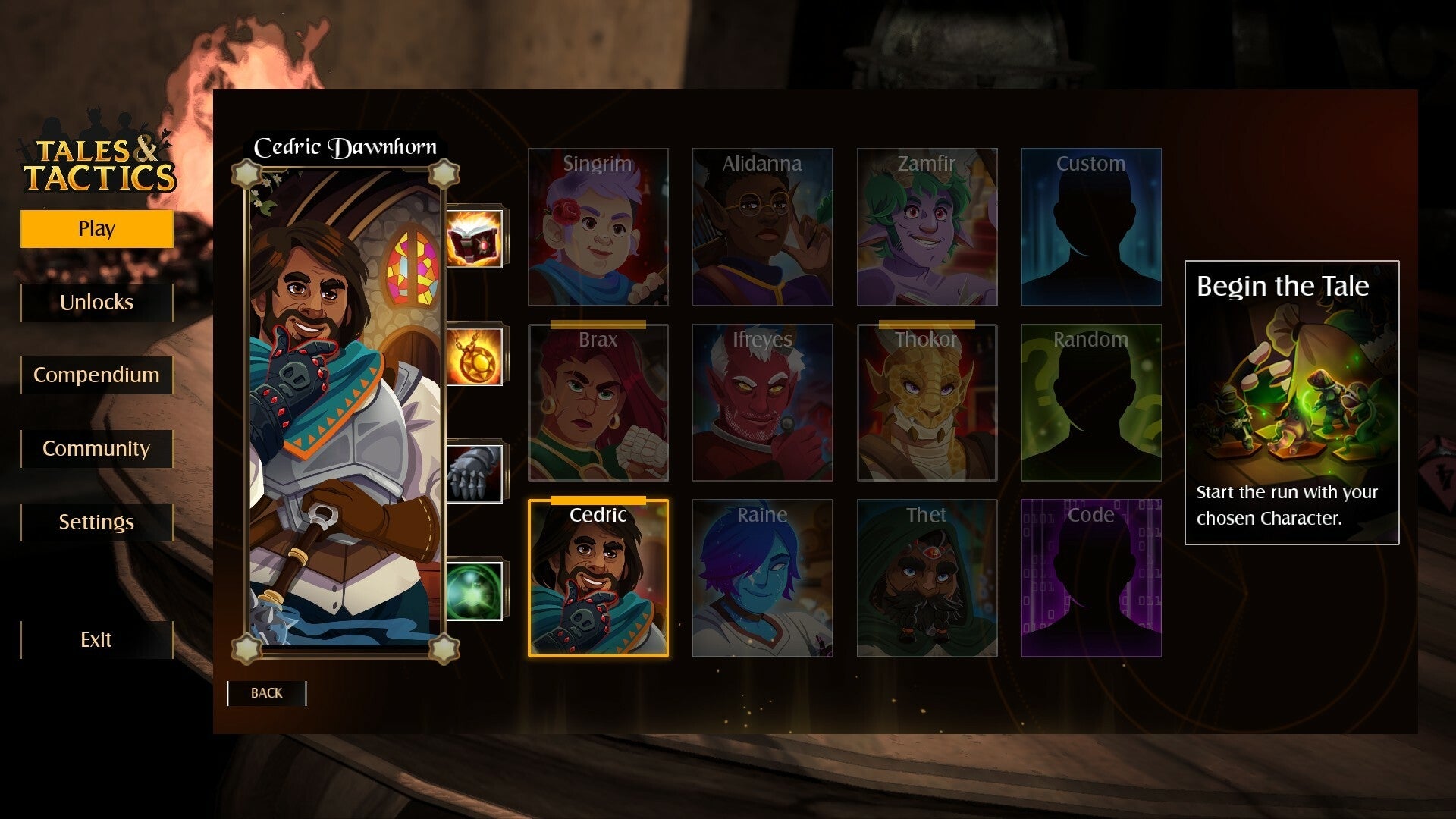This screenshot has width=1456, height=819.
Task: Select the flaming tome item icon
Action: [474, 237]
